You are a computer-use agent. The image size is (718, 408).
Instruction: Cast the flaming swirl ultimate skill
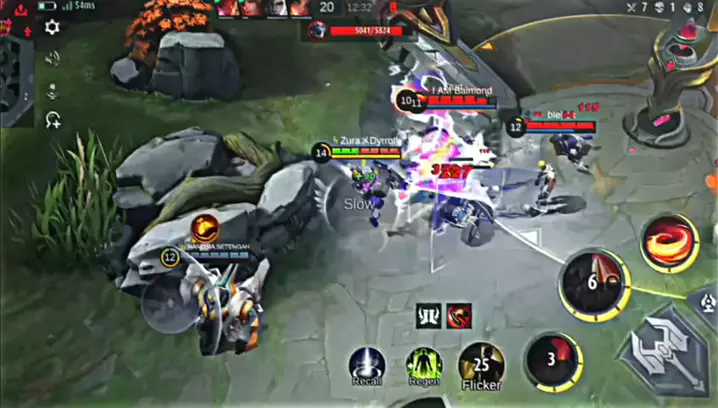[669, 242]
